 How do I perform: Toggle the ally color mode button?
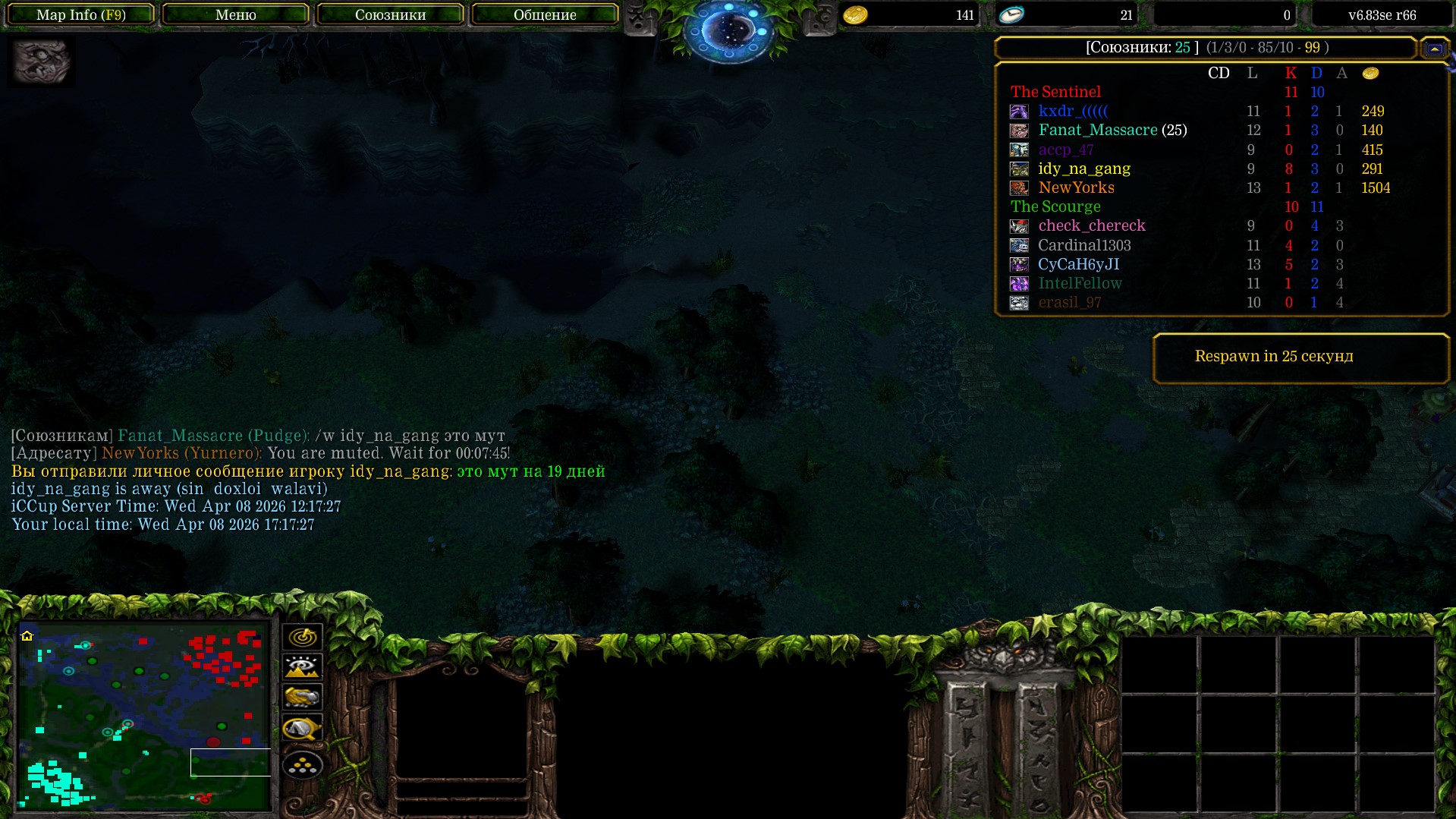pyautogui.click(x=302, y=697)
